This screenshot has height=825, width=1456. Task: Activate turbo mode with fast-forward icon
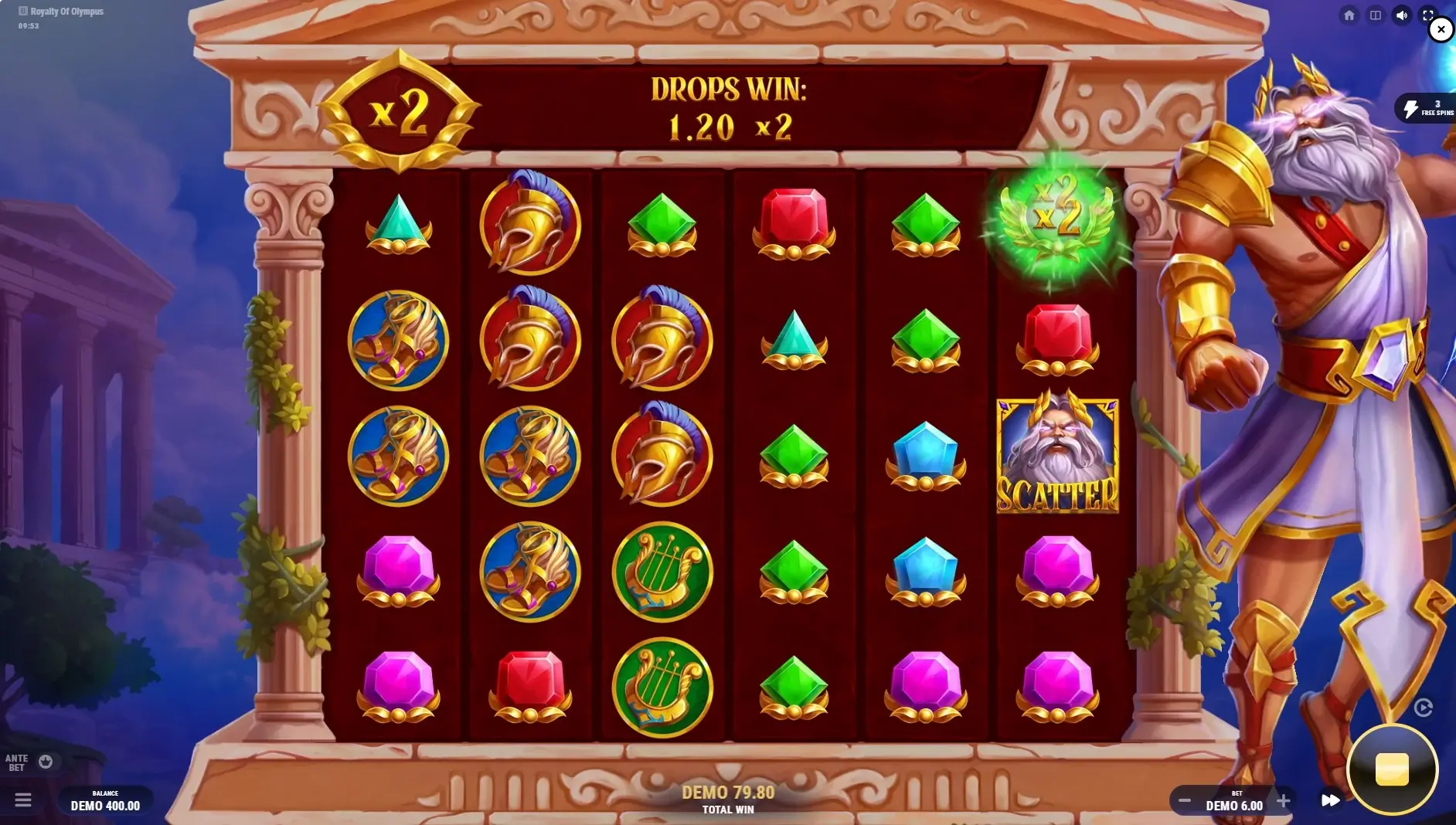click(1331, 801)
